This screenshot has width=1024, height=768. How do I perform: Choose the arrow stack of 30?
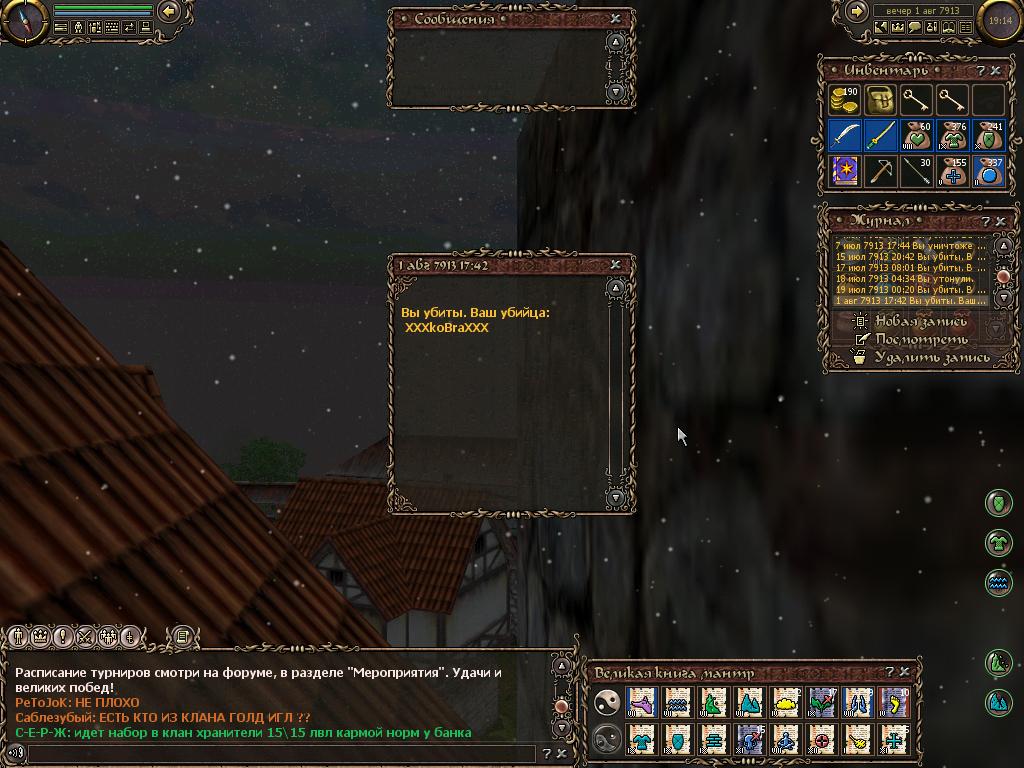[x=916, y=171]
